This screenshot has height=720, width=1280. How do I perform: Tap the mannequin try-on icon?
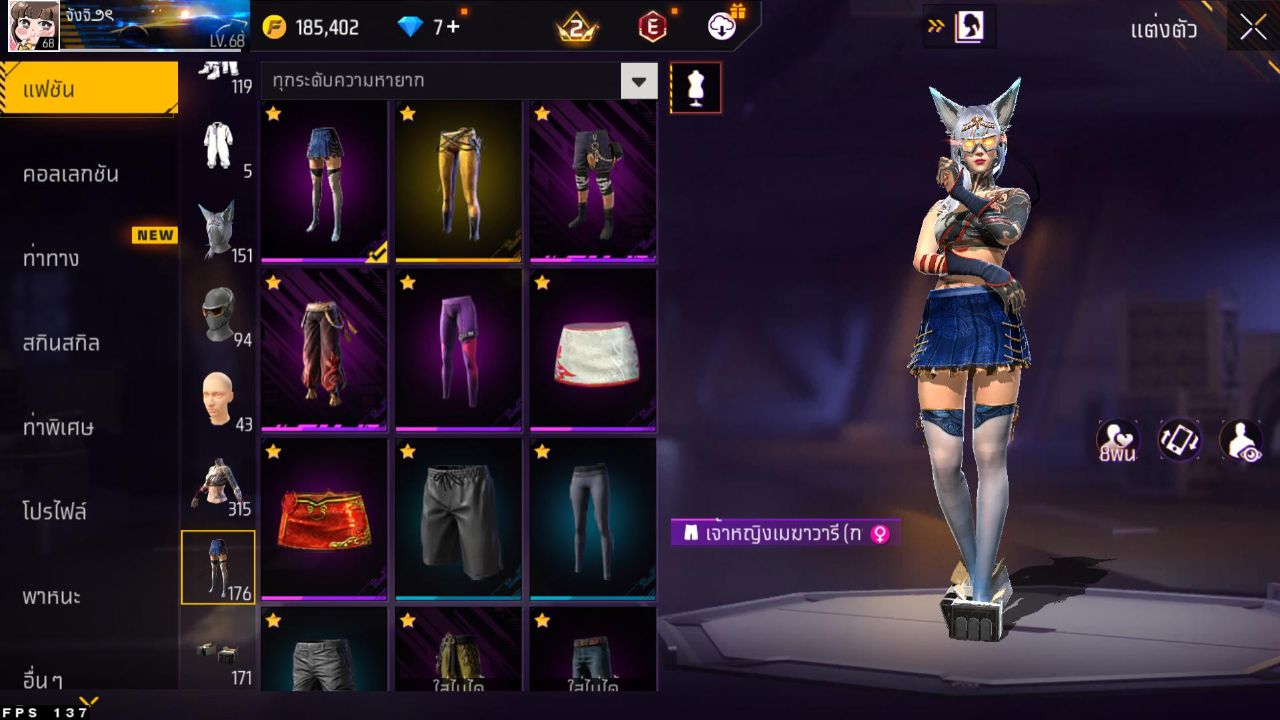click(x=696, y=87)
